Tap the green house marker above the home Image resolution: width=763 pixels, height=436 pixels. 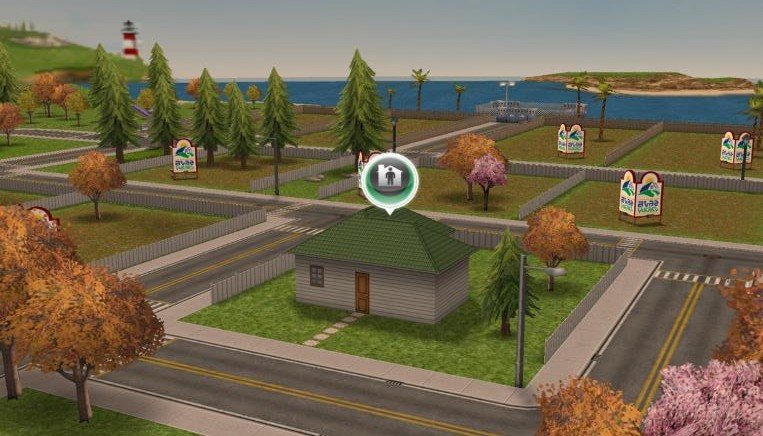click(x=386, y=179)
